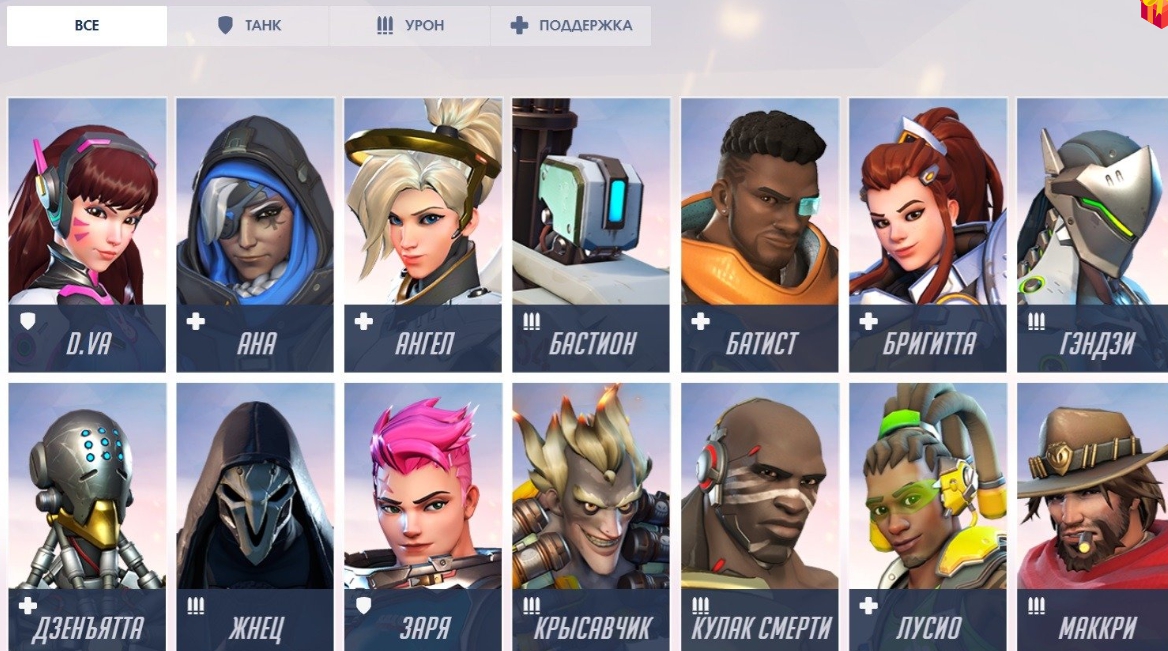Viewport: 1168px width, 651px height.
Task: Show only УРОН heroes
Action: point(410,26)
